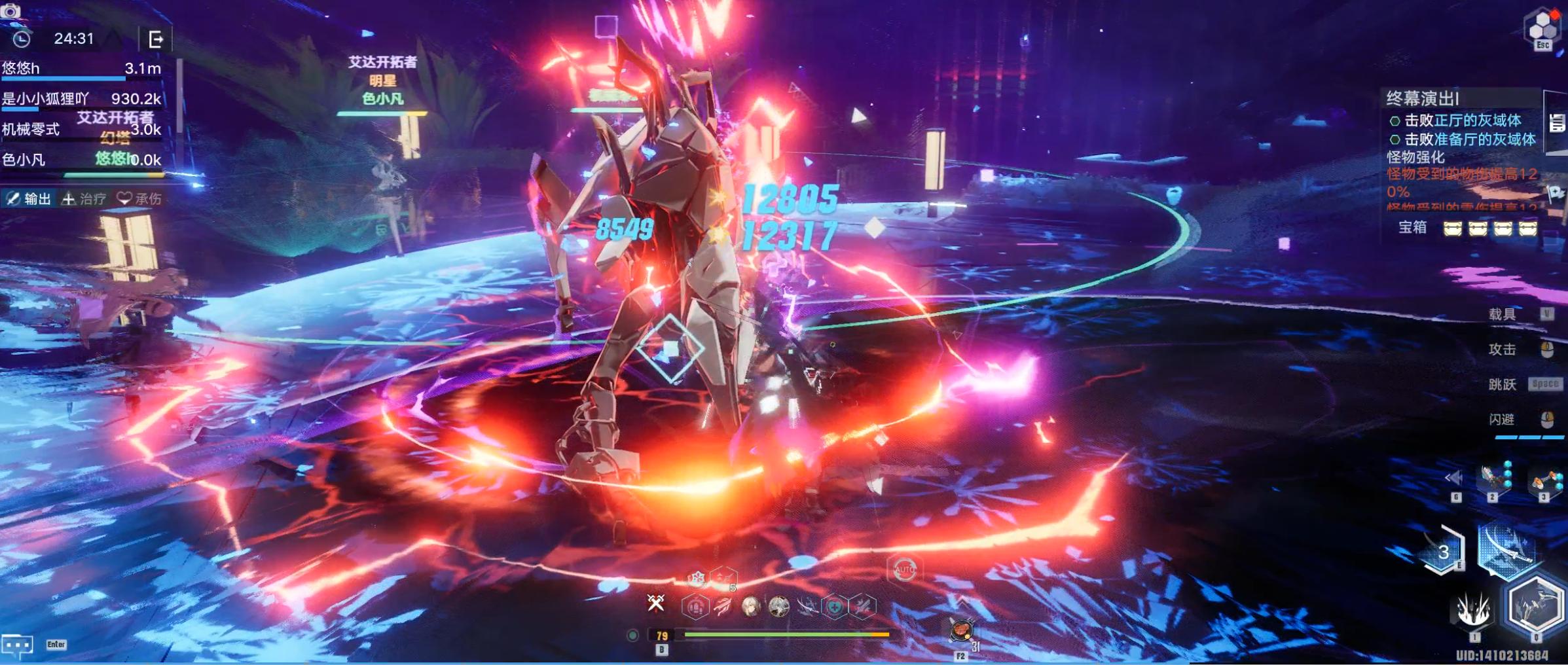Switch to the 输出 damage tab

coord(29,199)
